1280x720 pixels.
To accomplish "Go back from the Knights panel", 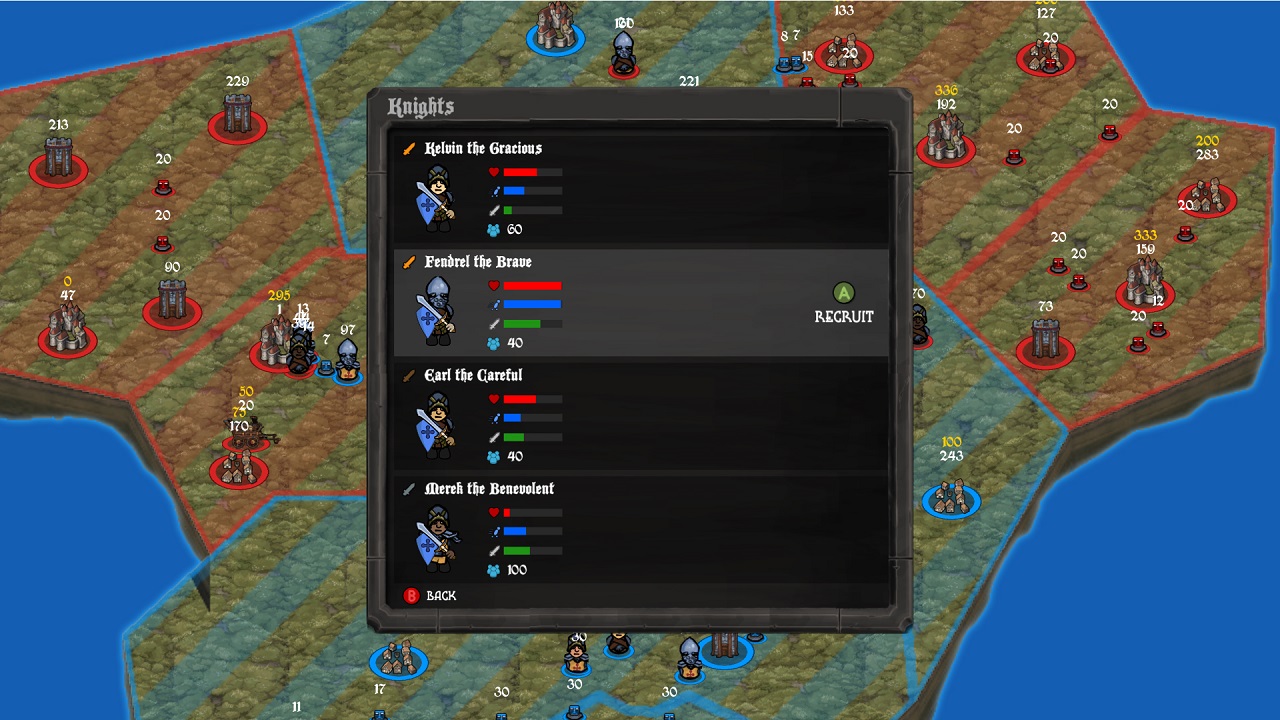I will tap(430, 596).
